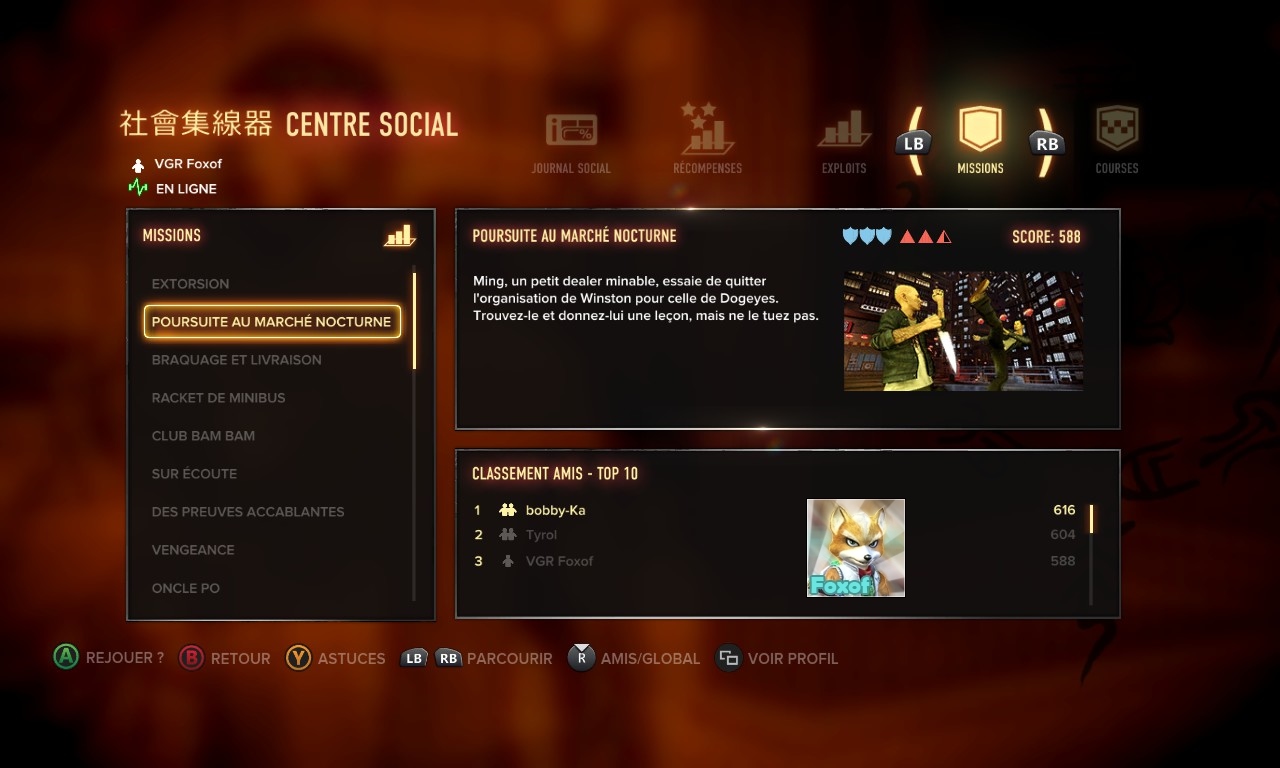Go to the Courses tab
The image size is (1280, 768).
coord(1117,141)
